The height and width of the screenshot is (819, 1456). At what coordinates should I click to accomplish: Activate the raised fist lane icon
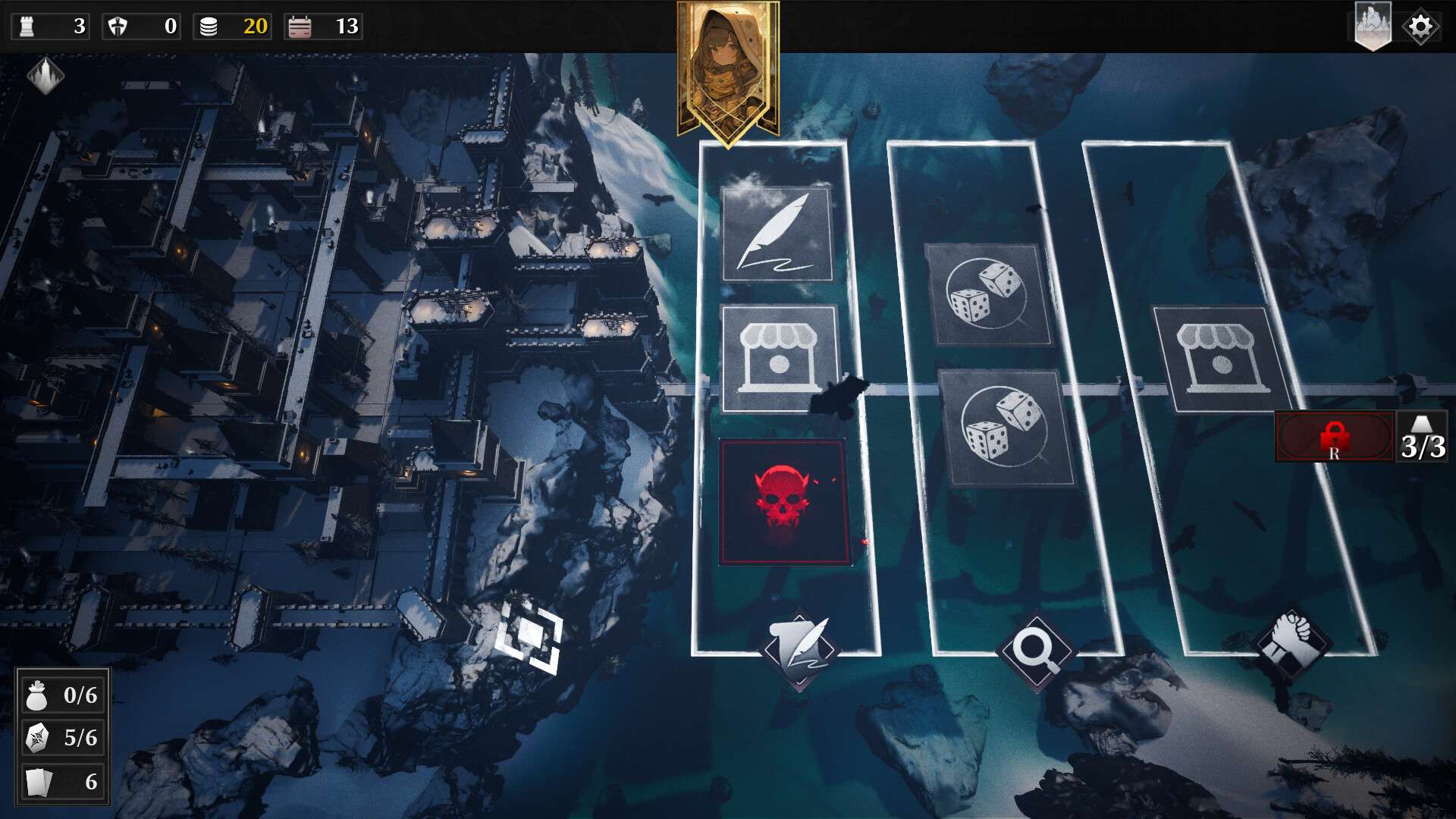tap(1291, 638)
